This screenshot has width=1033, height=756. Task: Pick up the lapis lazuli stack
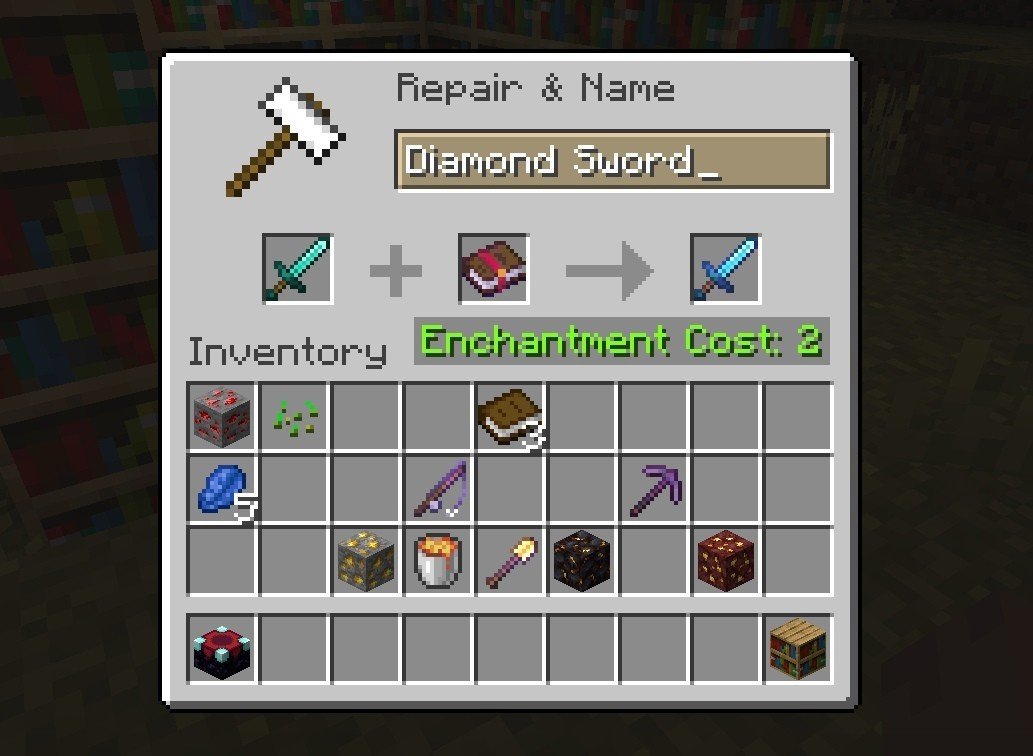tap(222, 489)
